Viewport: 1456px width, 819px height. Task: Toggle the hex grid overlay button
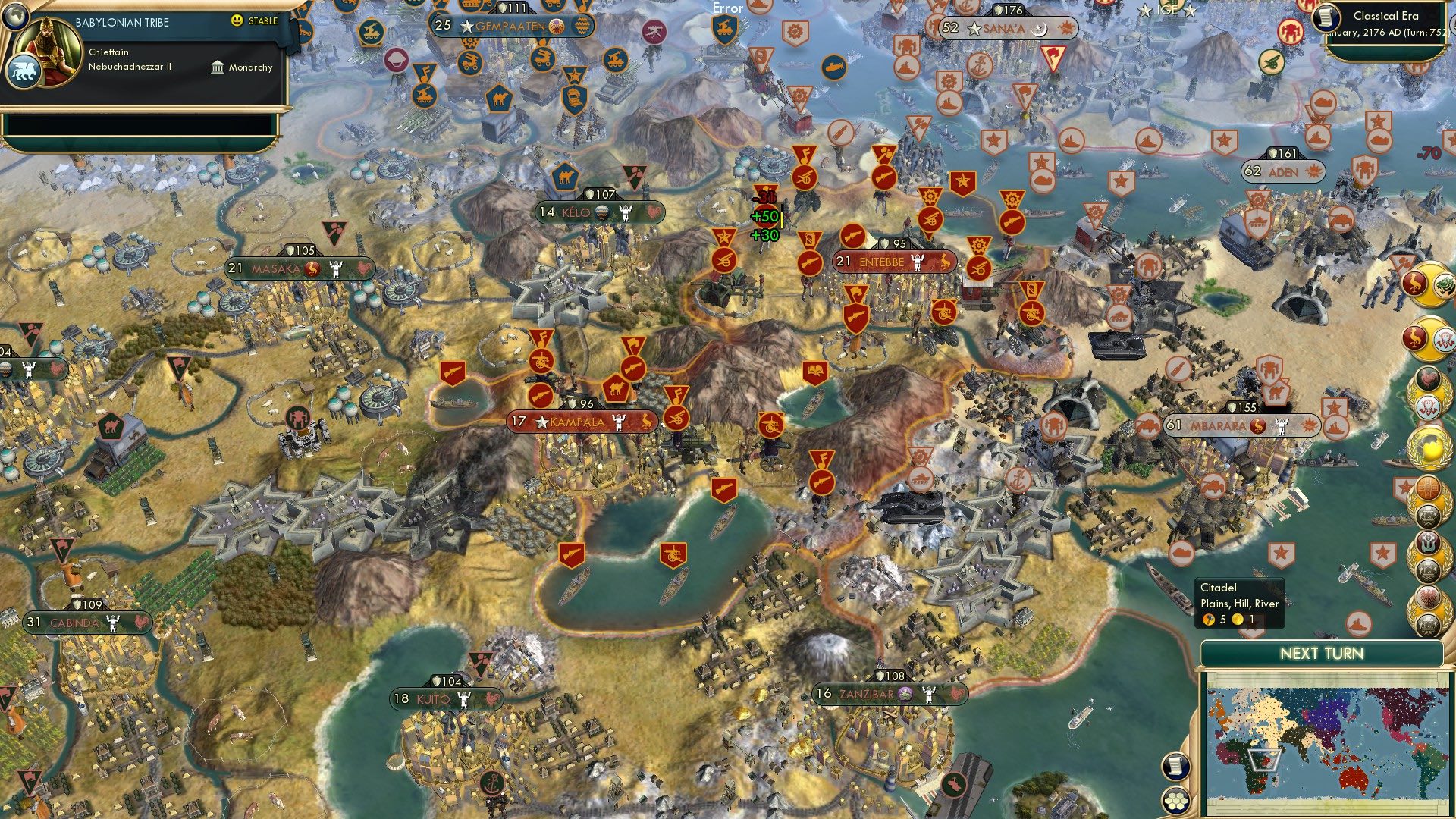pyautogui.click(x=1175, y=802)
